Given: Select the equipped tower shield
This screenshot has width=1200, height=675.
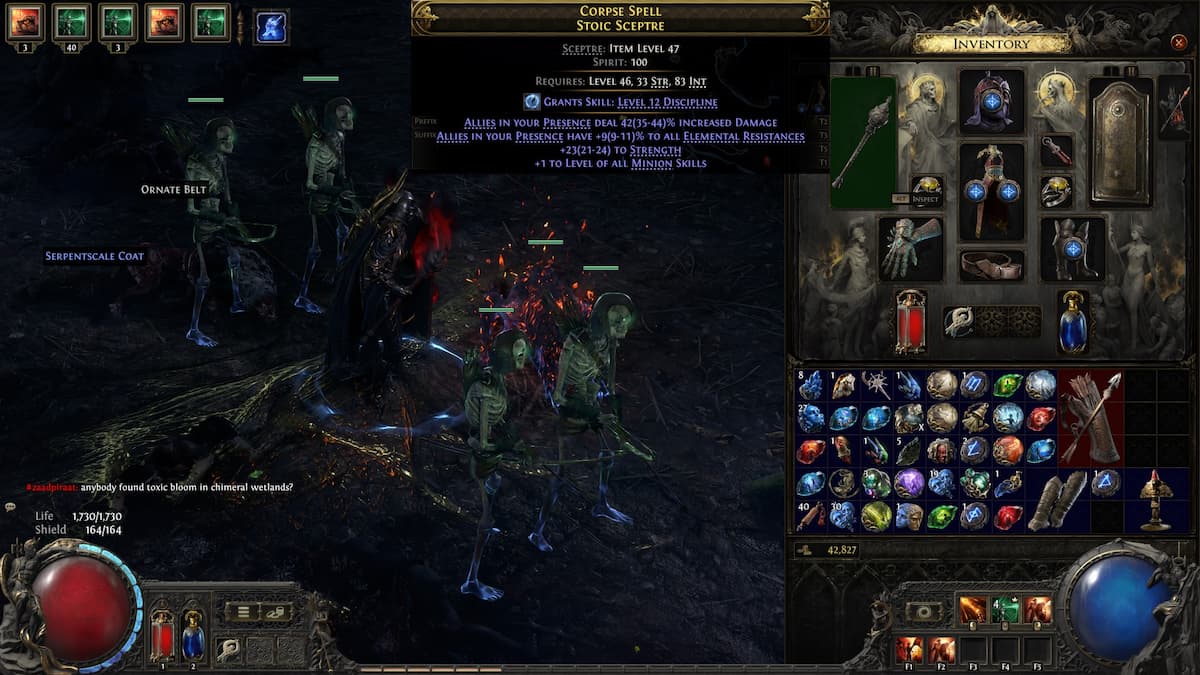Looking at the screenshot, I should coord(1121,142).
